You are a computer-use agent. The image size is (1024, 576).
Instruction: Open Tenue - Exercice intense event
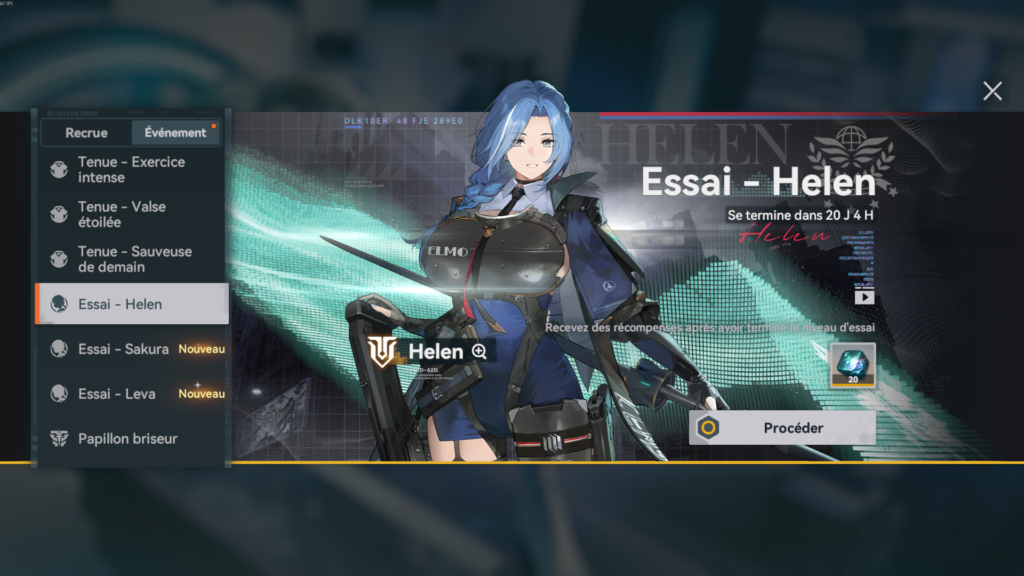pos(131,169)
